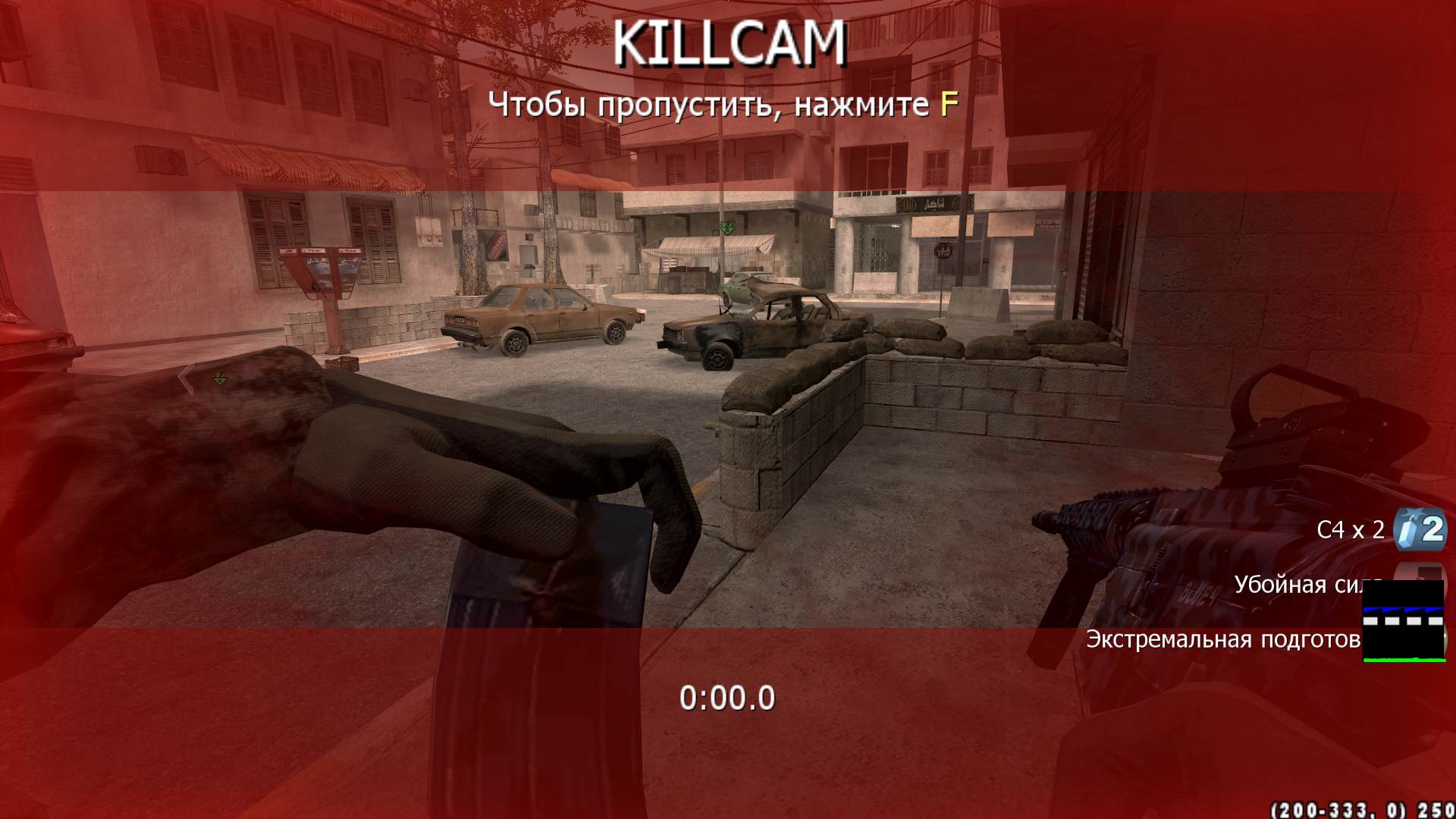1456x819 pixels.
Task: Click the green progress bar in perk box
Action: pos(1404,660)
